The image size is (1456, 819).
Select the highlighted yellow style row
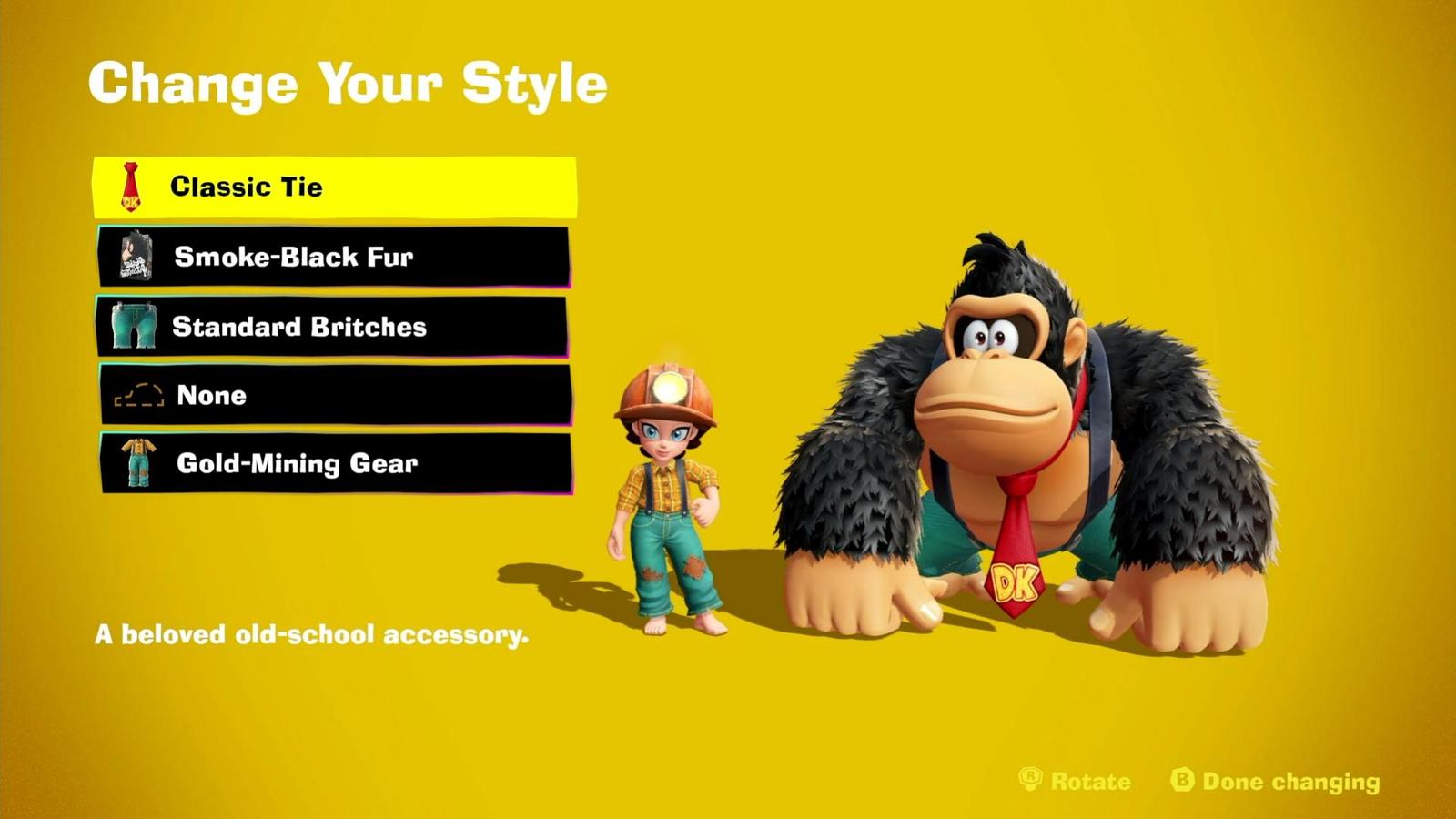(337, 187)
